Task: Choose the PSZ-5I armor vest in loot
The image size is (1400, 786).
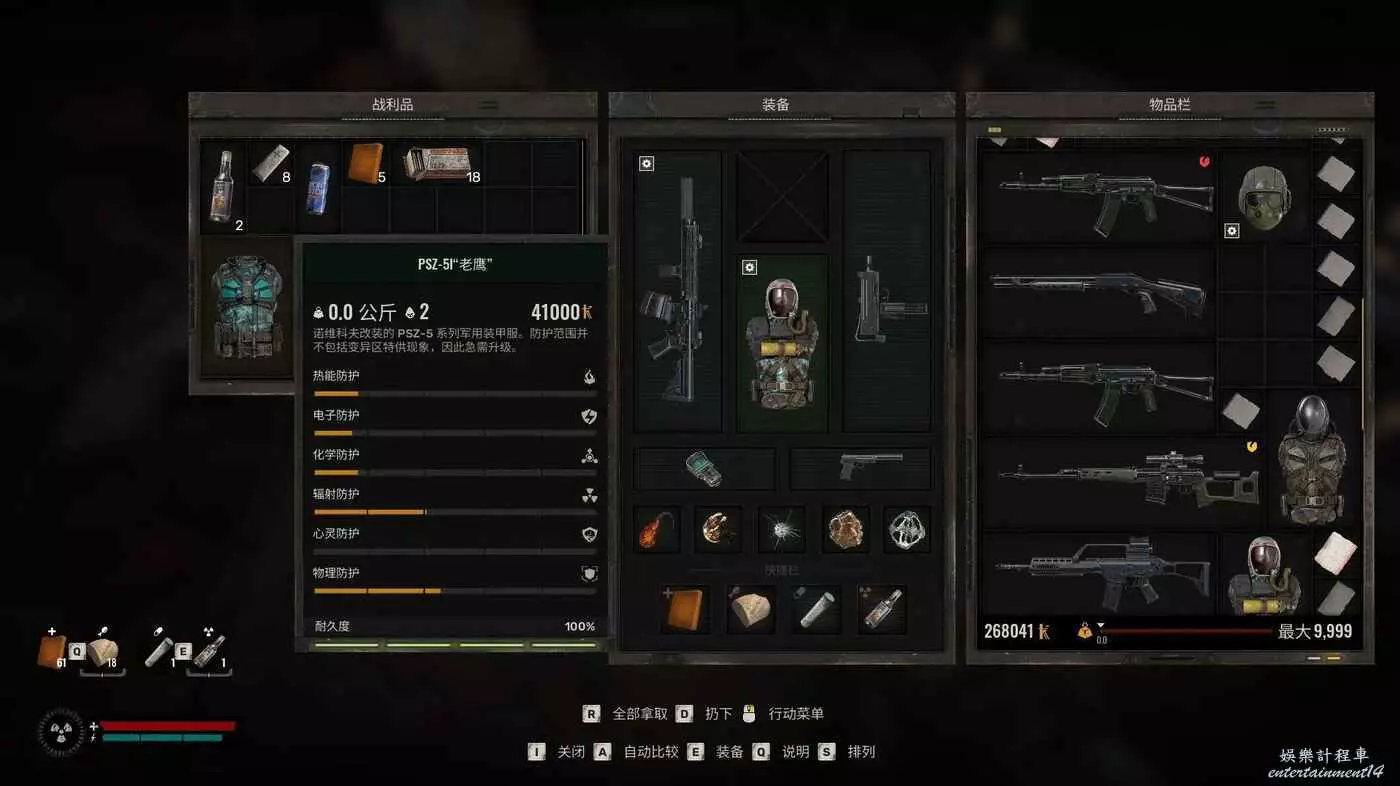Action: click(x=243, y=308)
